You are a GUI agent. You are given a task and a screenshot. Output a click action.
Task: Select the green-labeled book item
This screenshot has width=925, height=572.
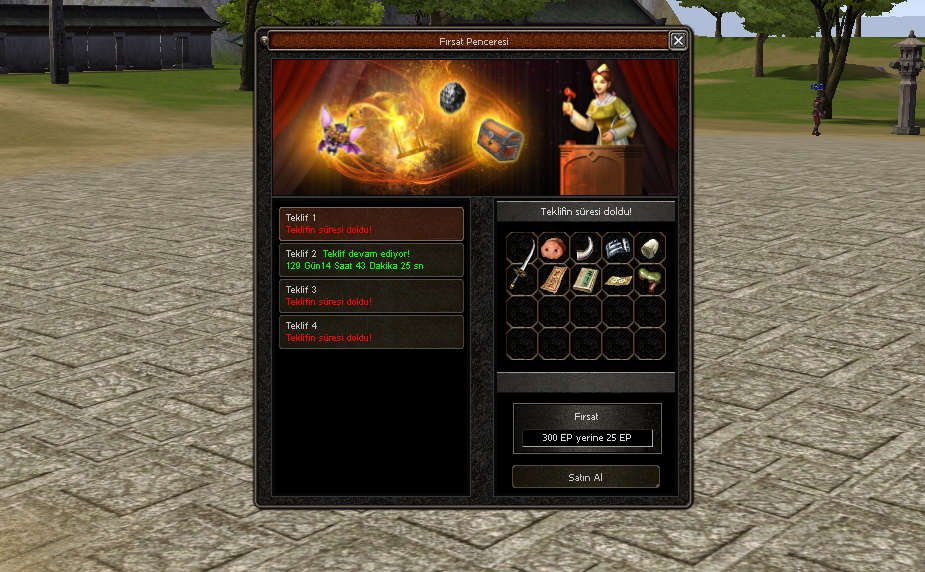586,280
